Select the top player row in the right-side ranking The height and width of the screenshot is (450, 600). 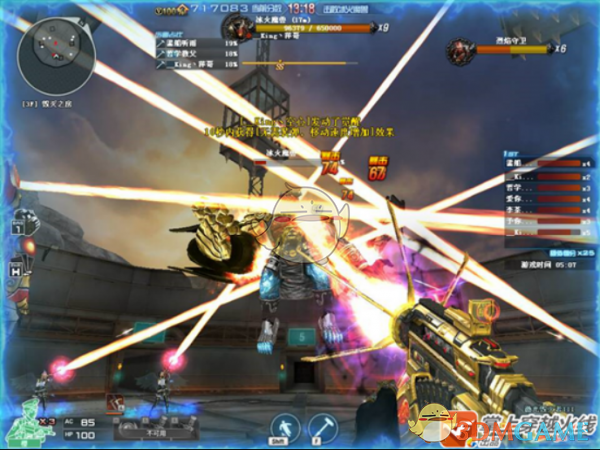click(539, 163)
